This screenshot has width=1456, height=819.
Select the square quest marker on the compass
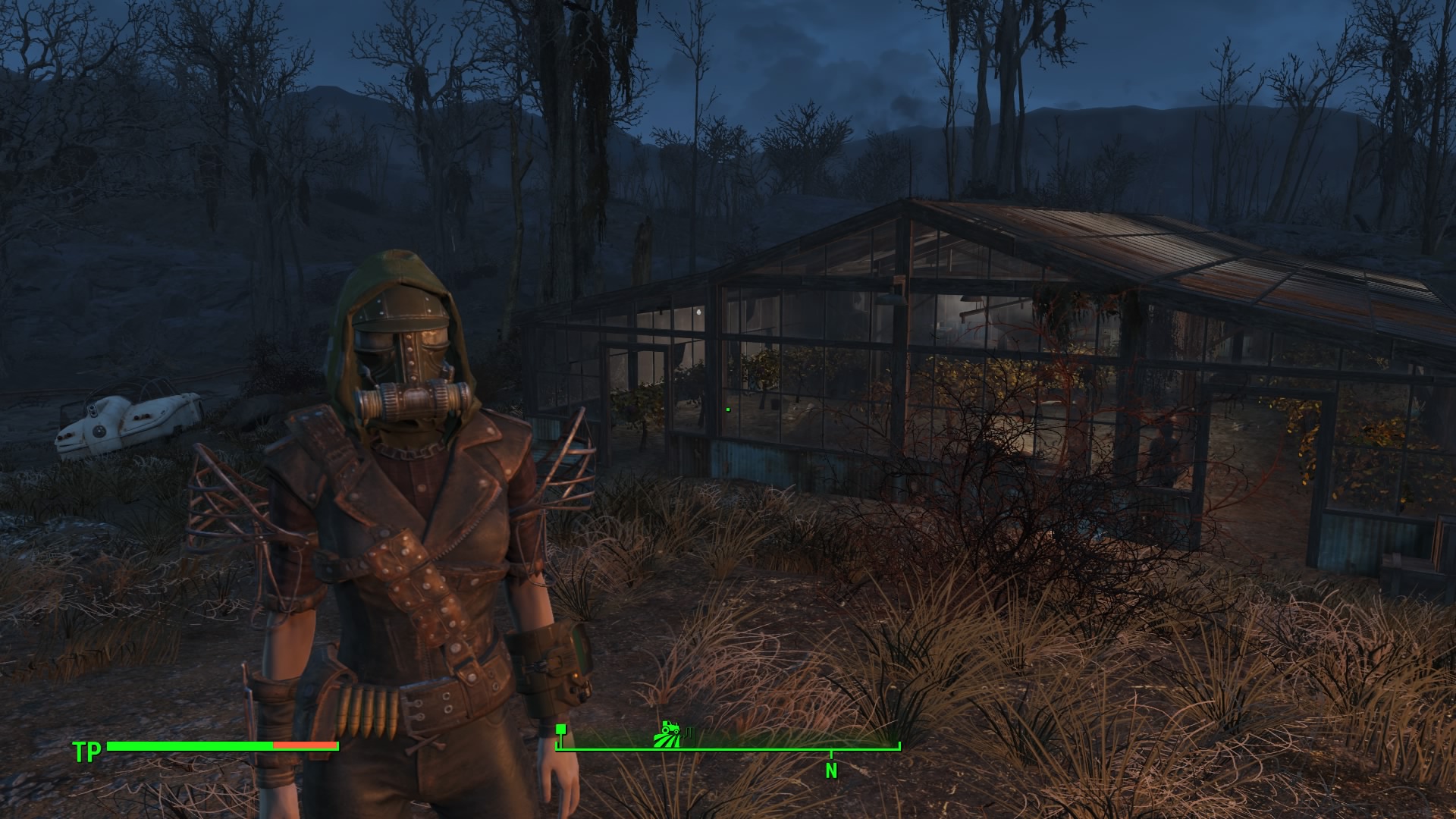(561, 730)
